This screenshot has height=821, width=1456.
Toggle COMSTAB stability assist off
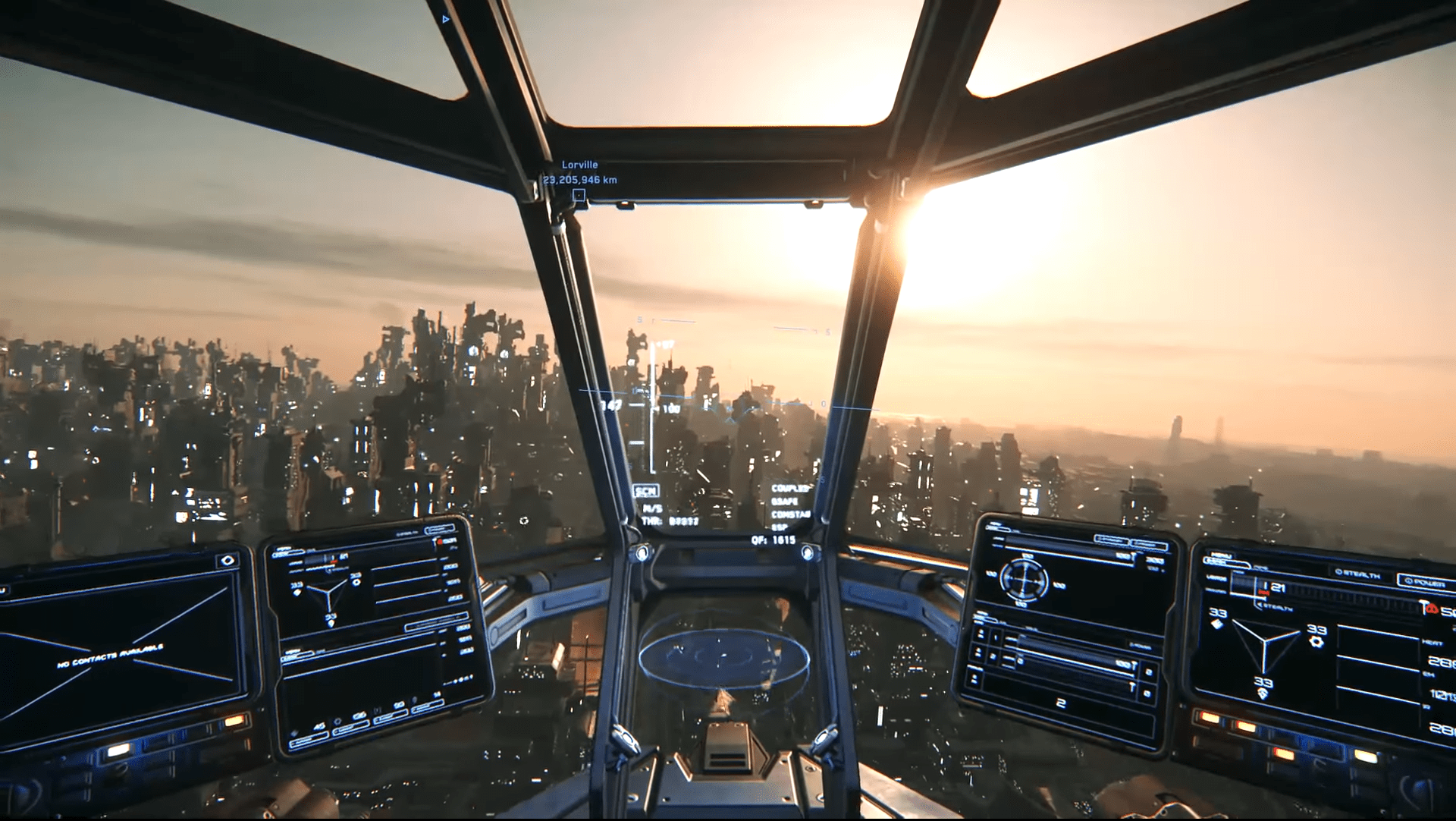(x=791, y=515)
